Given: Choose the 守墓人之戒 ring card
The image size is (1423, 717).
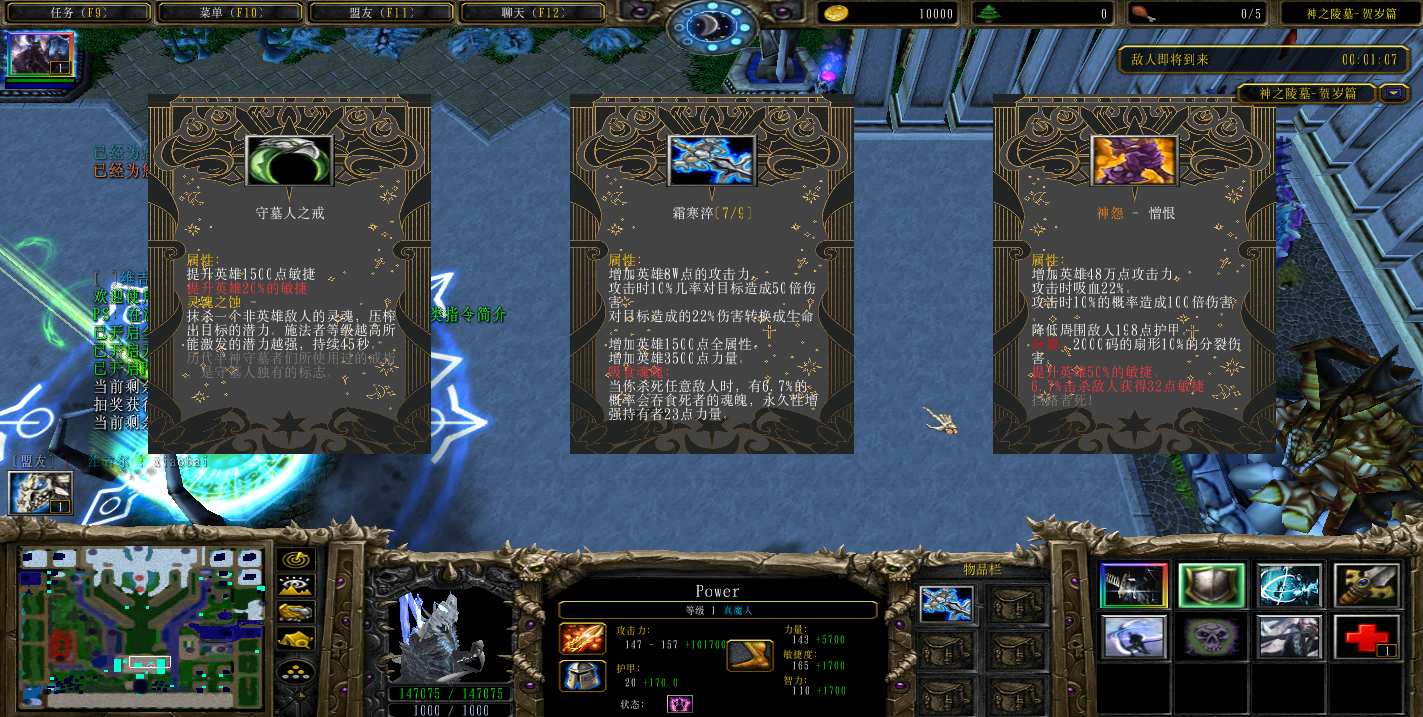Looking at the screenshot, I should pos(289,274).
